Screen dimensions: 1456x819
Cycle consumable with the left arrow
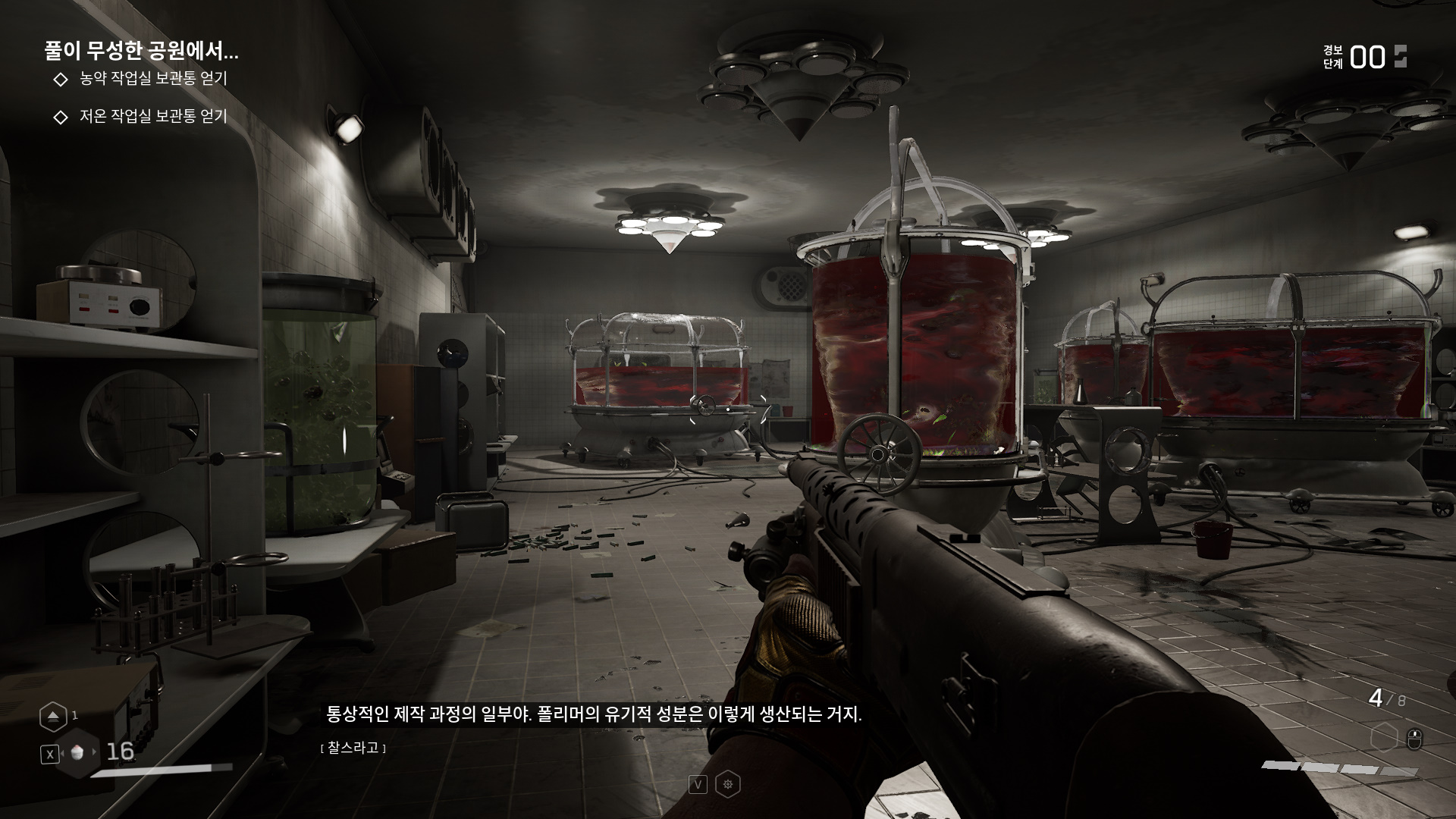point(61,752)
